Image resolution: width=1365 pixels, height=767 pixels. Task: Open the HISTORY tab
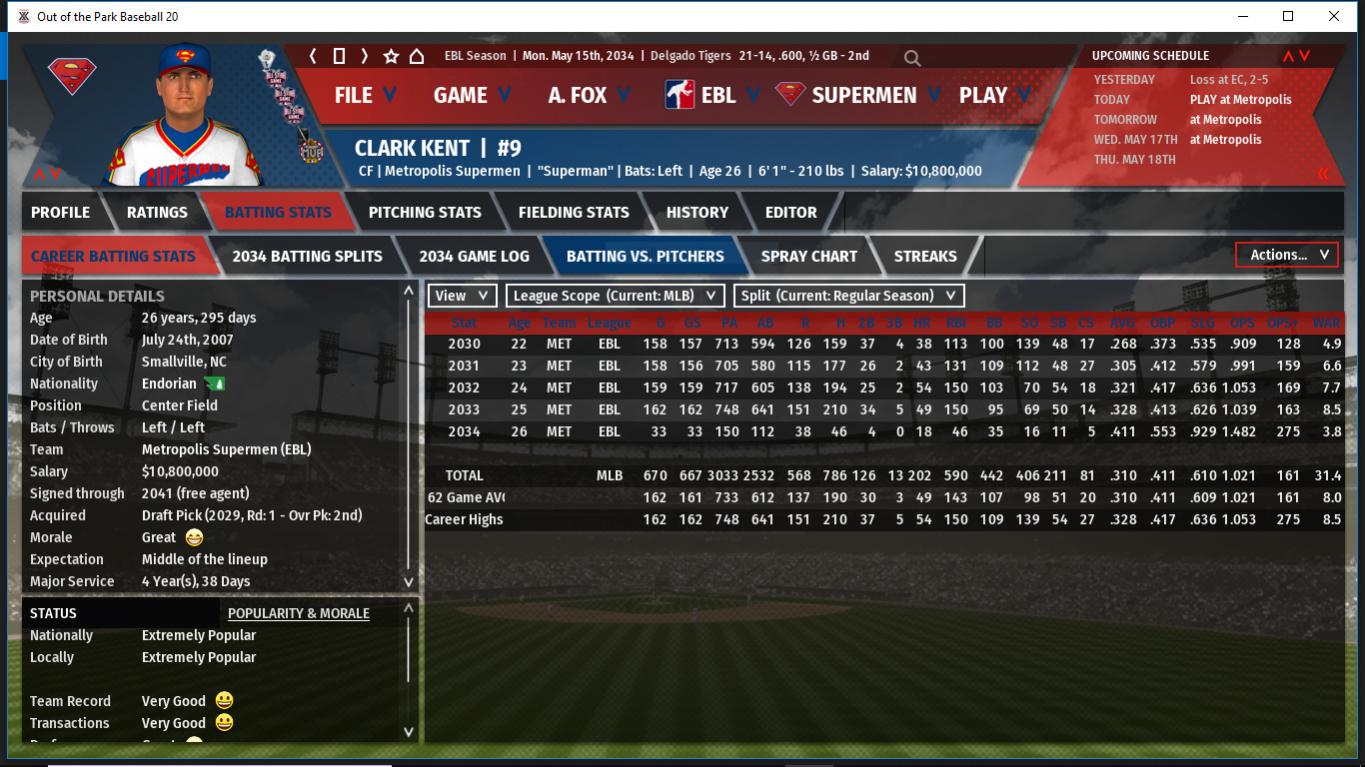697,212
